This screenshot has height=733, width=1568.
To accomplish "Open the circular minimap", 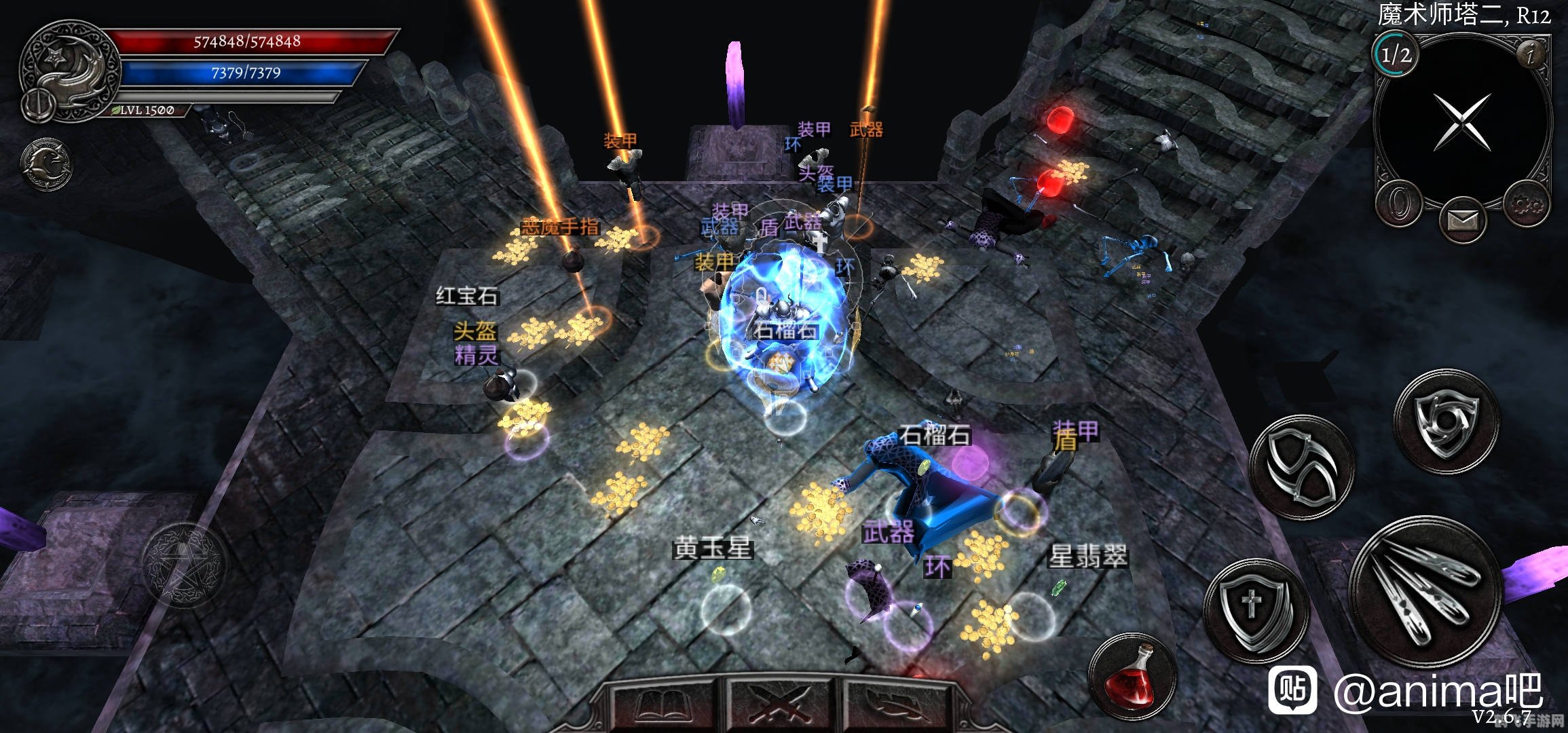I will click(x=1462, y=122).
